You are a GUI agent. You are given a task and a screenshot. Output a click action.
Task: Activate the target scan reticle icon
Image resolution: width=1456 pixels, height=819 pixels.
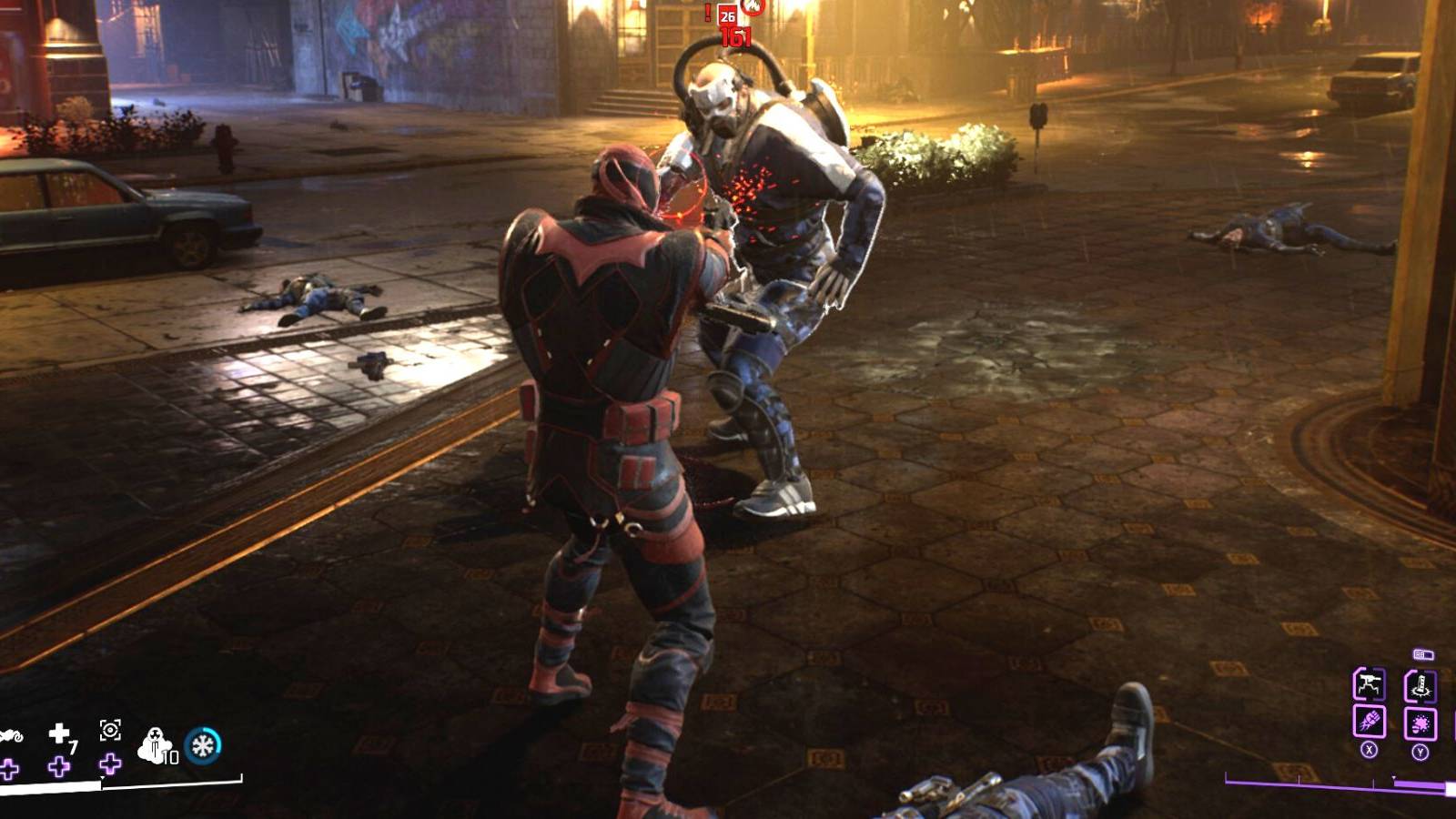[110, 730]
